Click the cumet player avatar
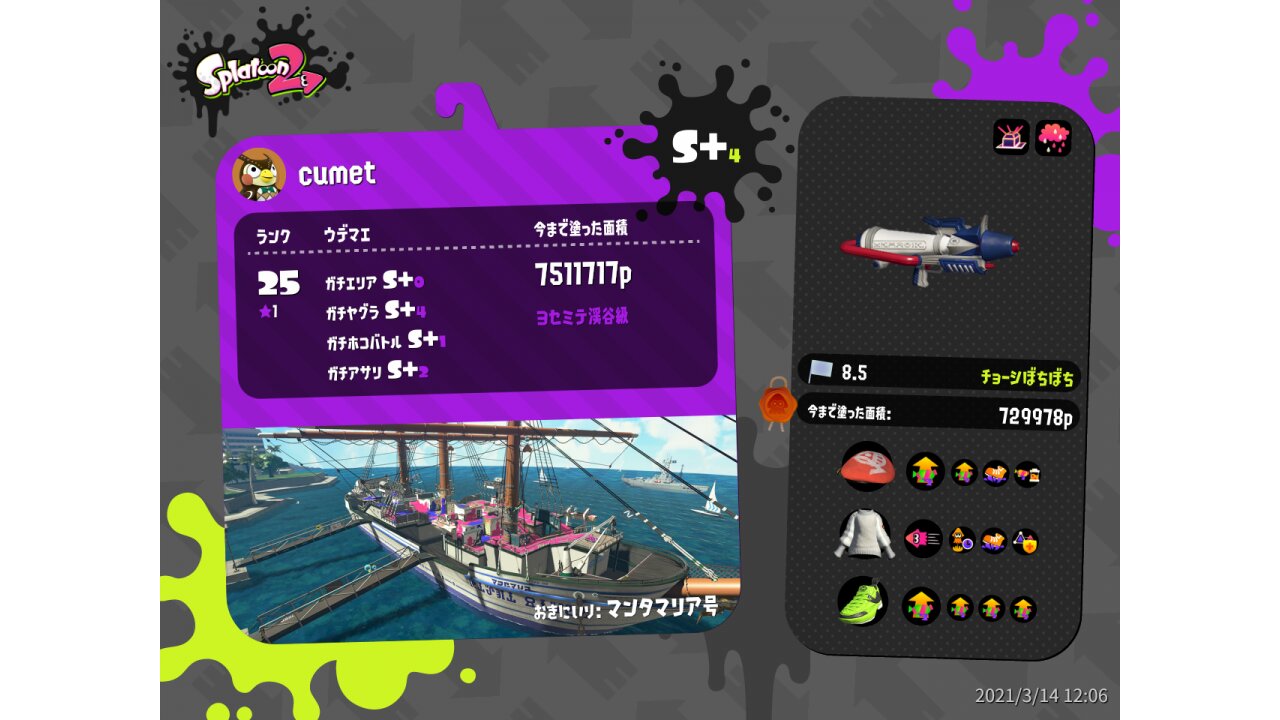 [x=259, y=174]
